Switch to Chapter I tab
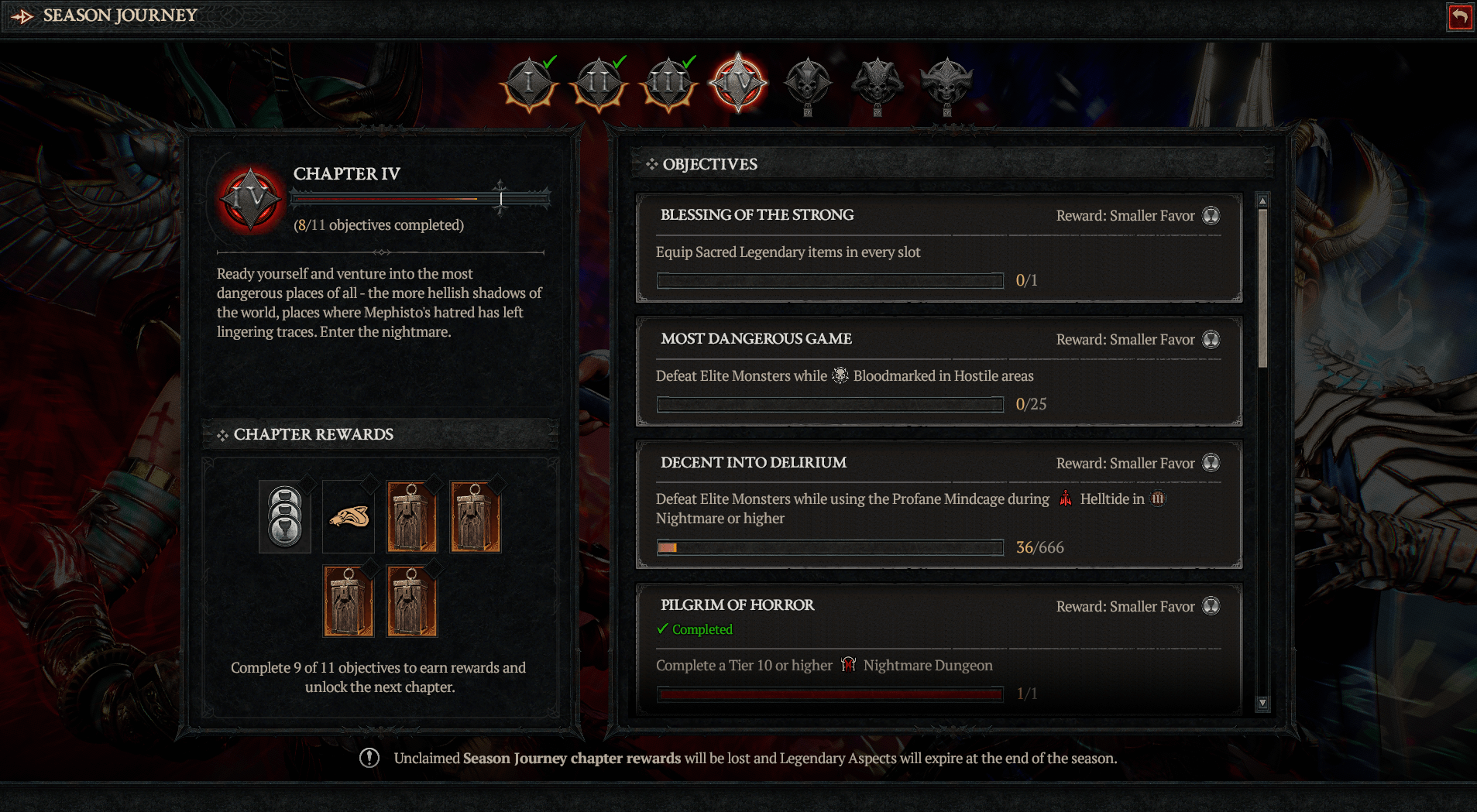Viewport: 1477px width, 812px height. [529, 83]
